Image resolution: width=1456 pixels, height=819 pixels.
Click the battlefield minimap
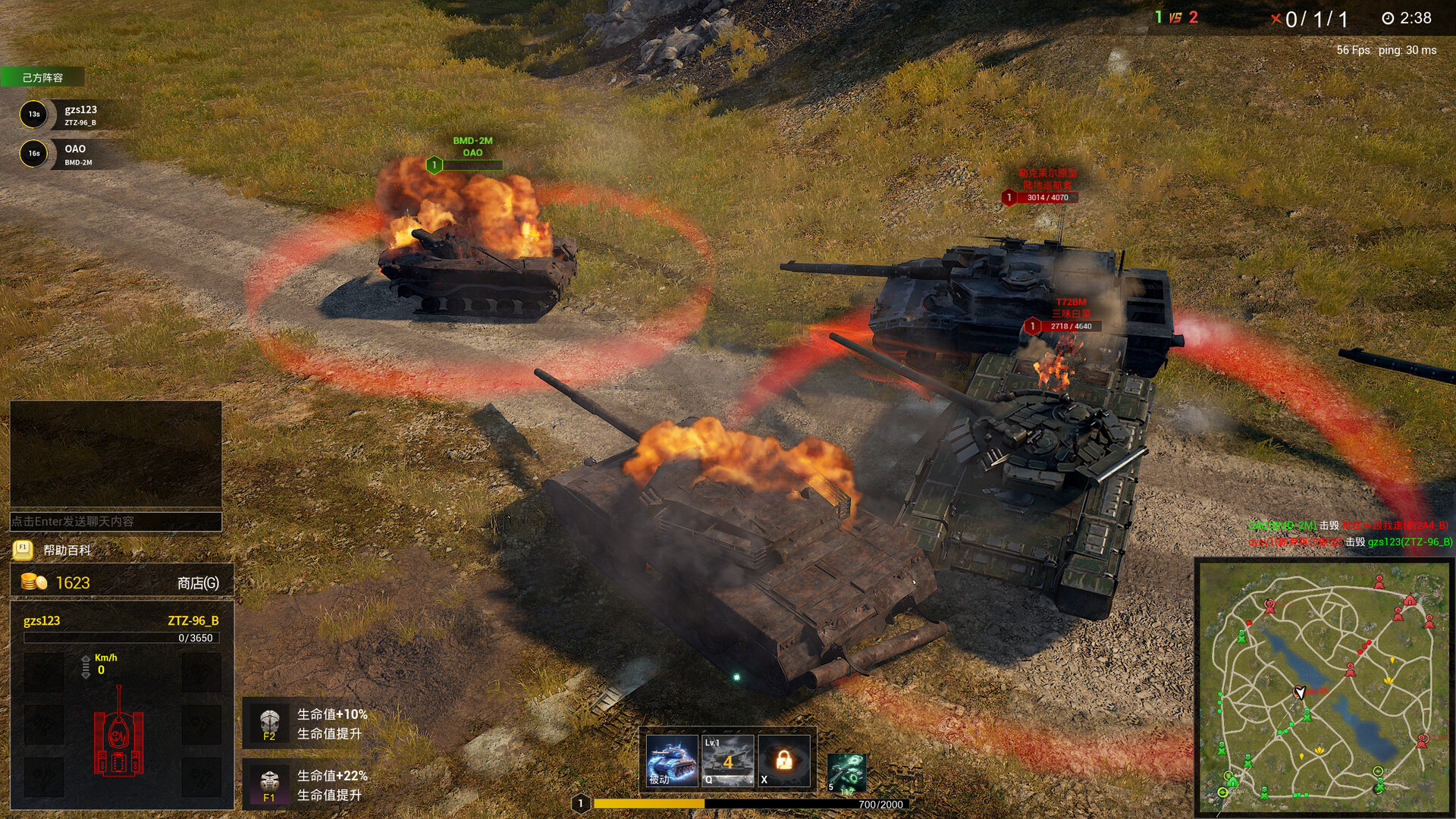pyautogui.click(x=1323, y=686)
